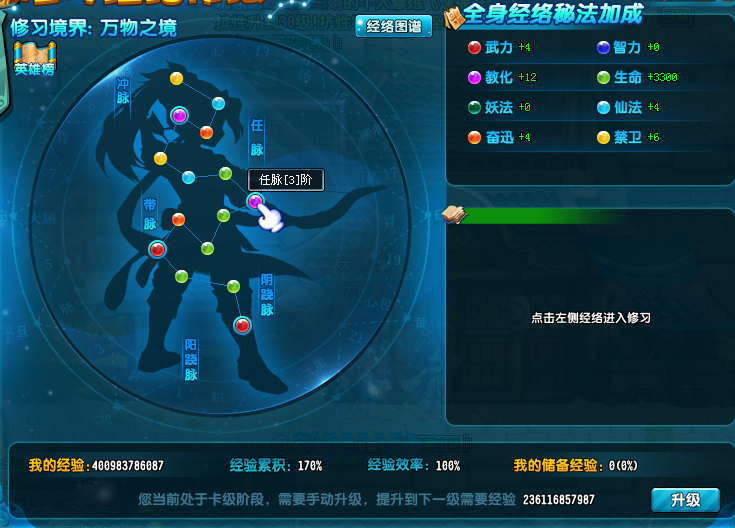The width and height of the screenshot is (735, 528).
Task: Click the 升级 upgrade button
Action: (684, 499)
